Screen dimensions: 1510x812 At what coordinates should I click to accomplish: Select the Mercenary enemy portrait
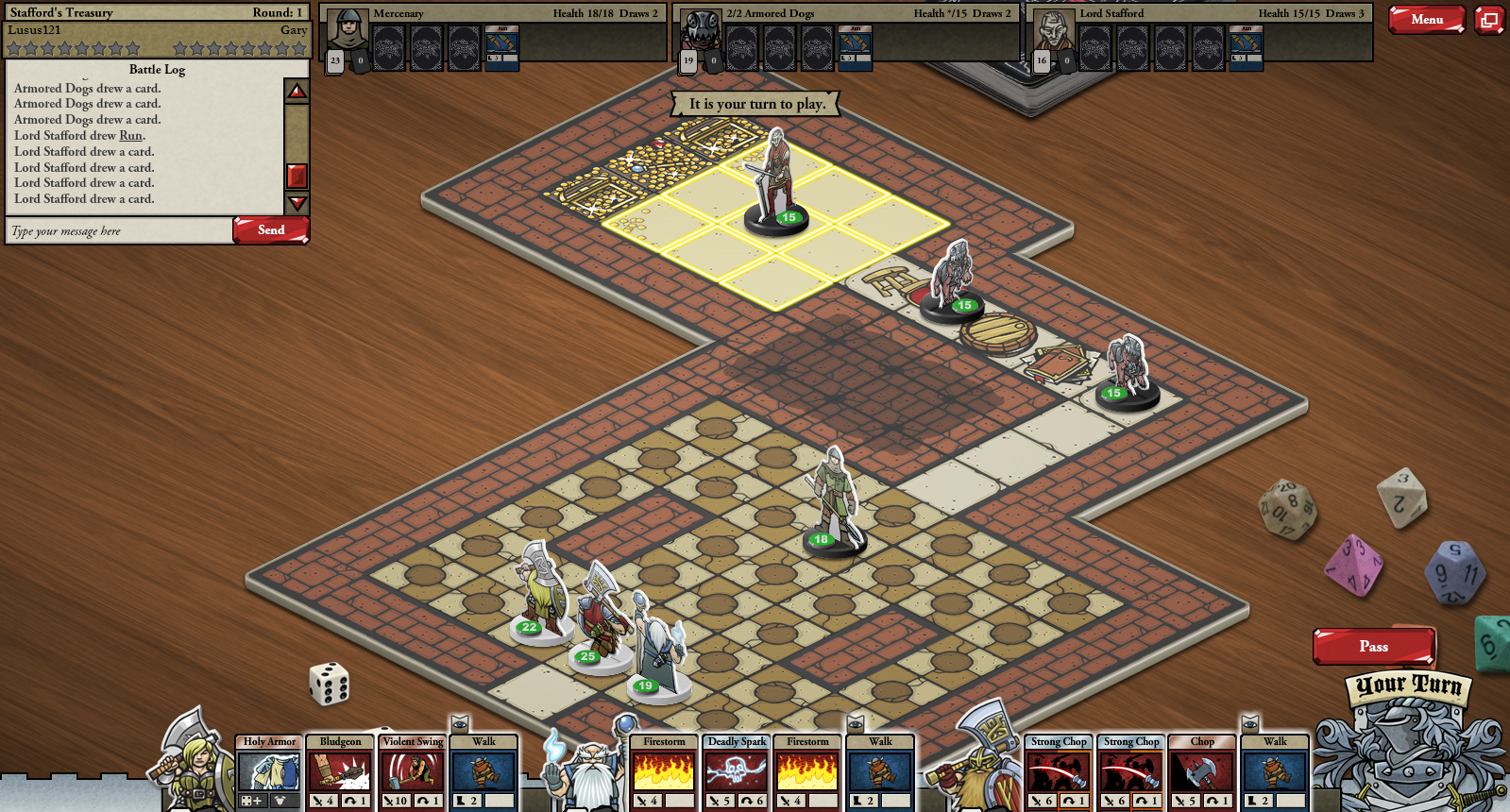[x=348, y=32]
